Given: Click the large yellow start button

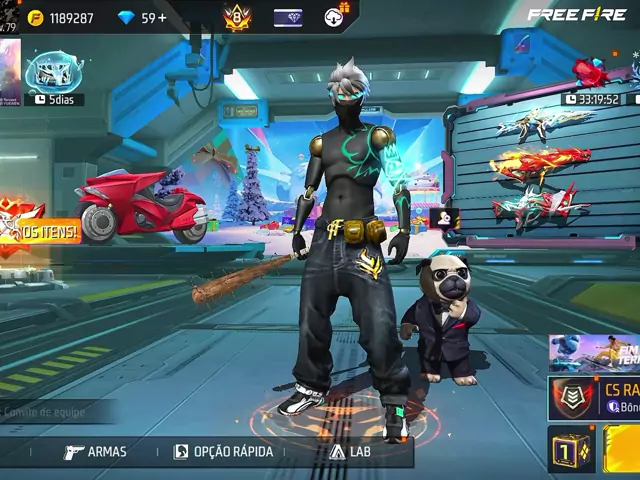Looking at the screenshot, I should pos(622,450).
